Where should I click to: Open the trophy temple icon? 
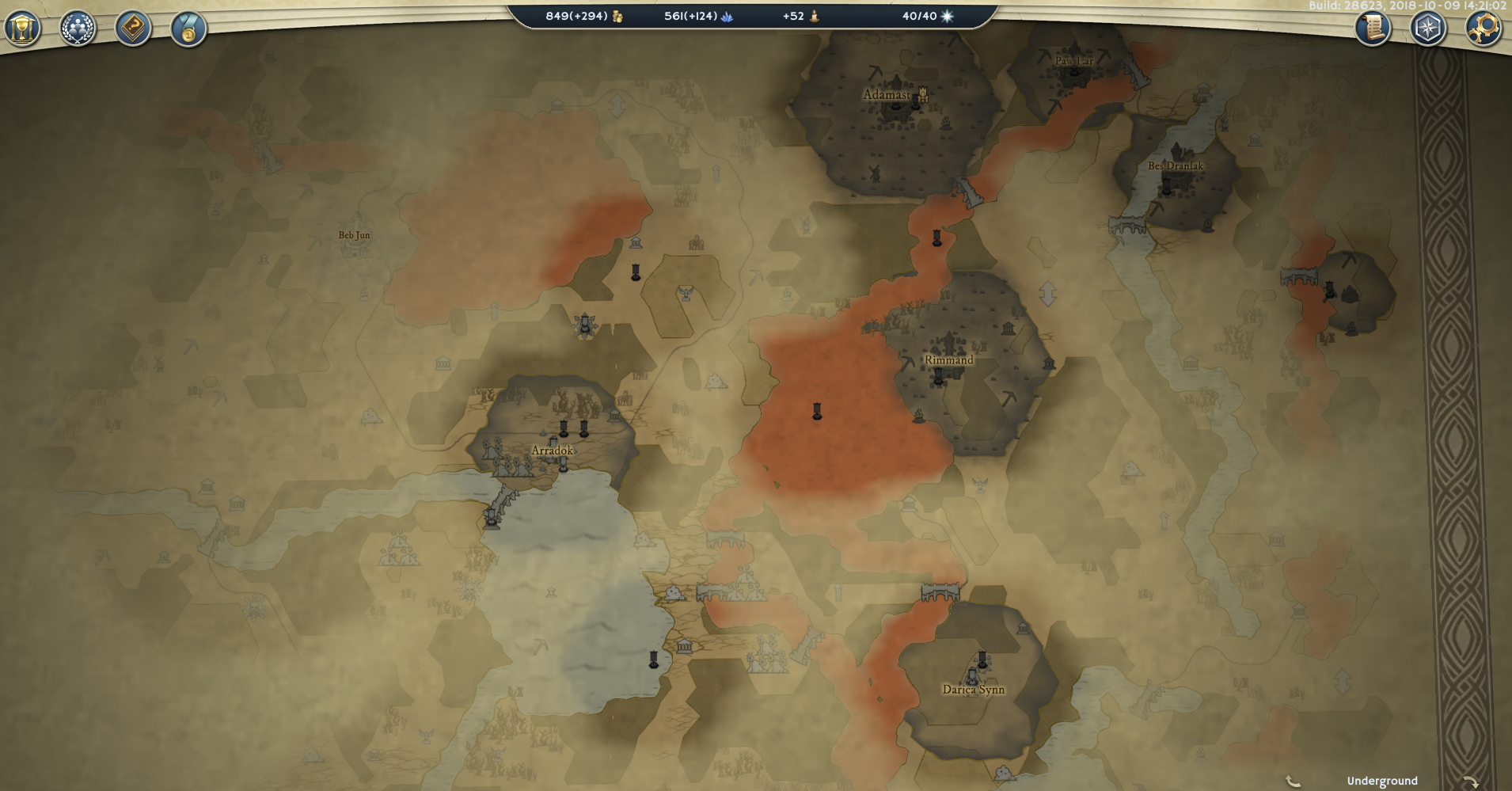click(22, 29)
